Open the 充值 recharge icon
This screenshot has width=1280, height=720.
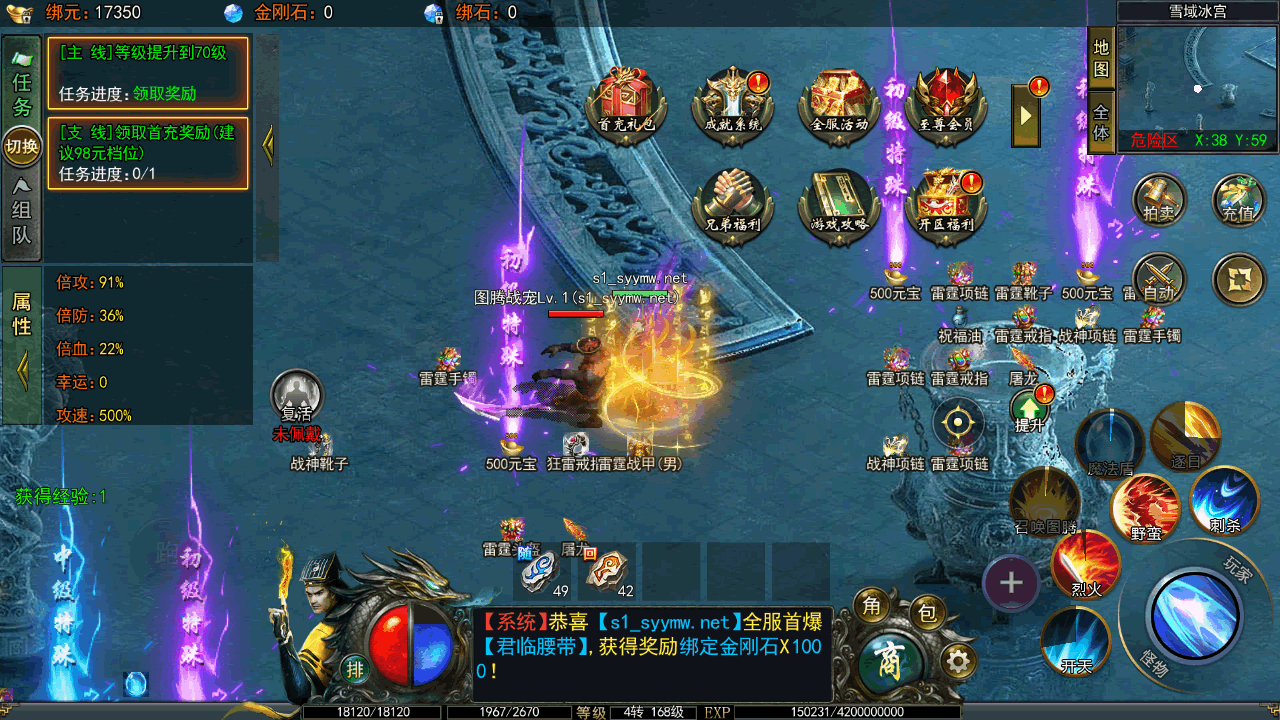(x=1238, y=199)
